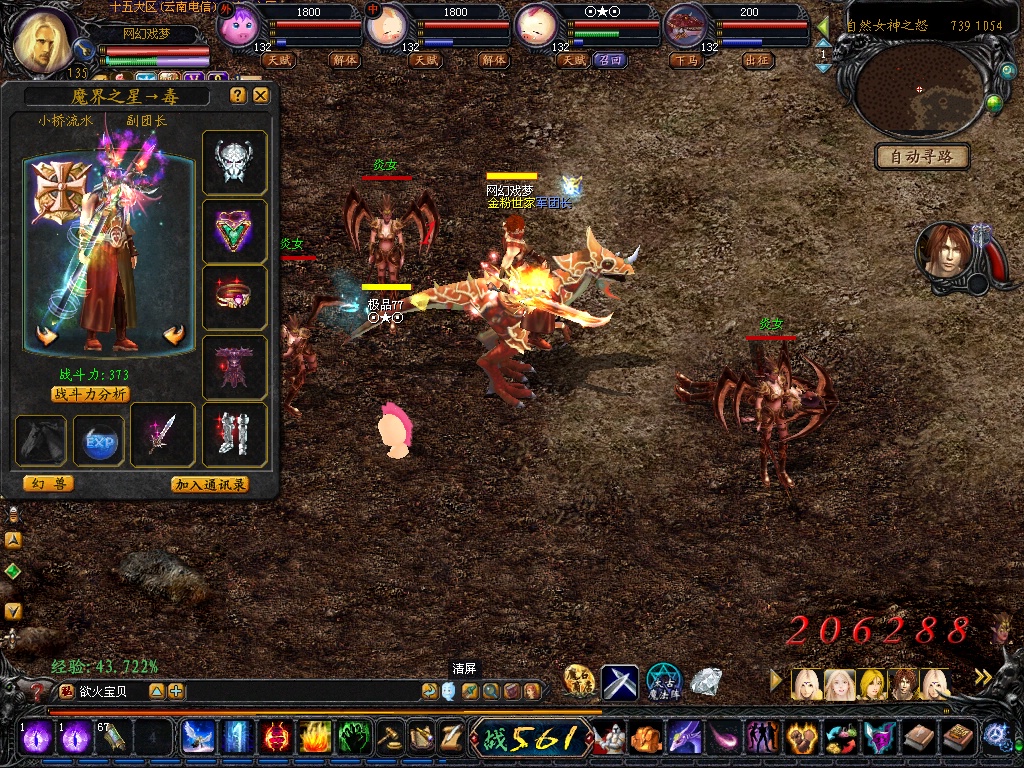Screen dimensions: 1024x768
Task: Select the green heart necklace slot
Action: pos(235,231)
